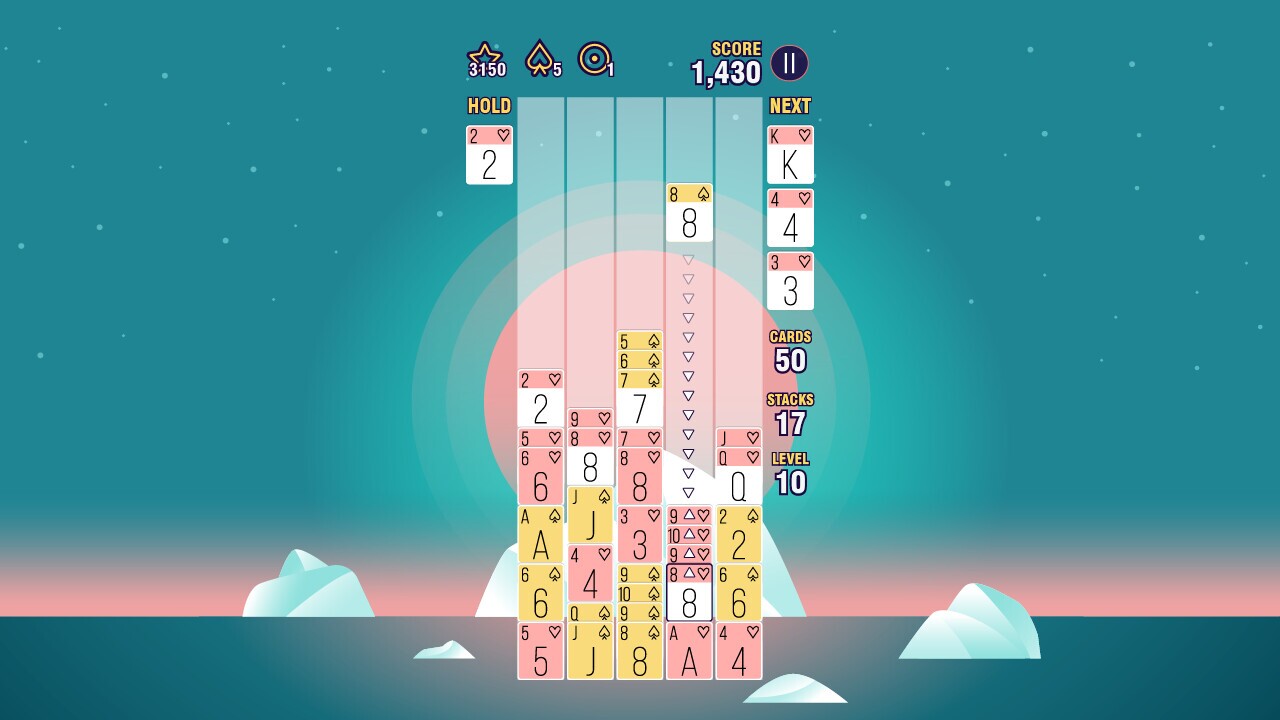Choose the 2 of spades board card
This screenshot has width=1280, height=720.
(x=739, y=535)
